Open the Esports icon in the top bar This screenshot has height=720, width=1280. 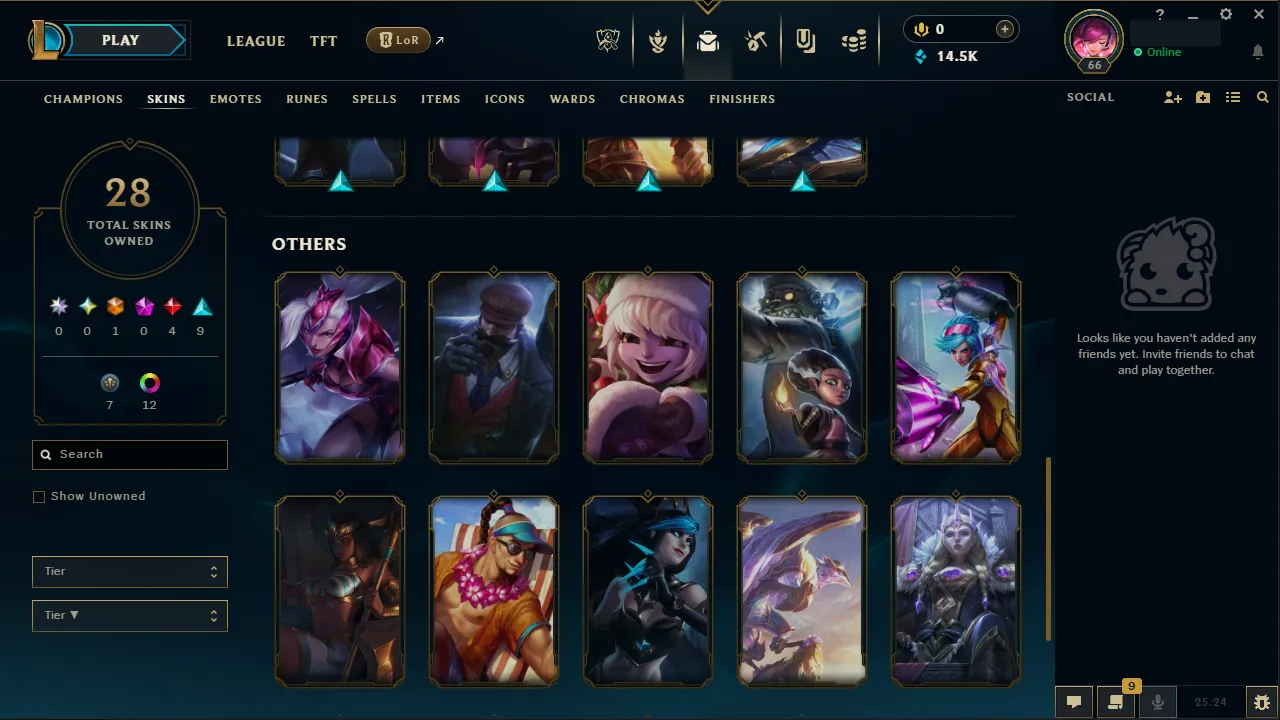pos(608,41)
